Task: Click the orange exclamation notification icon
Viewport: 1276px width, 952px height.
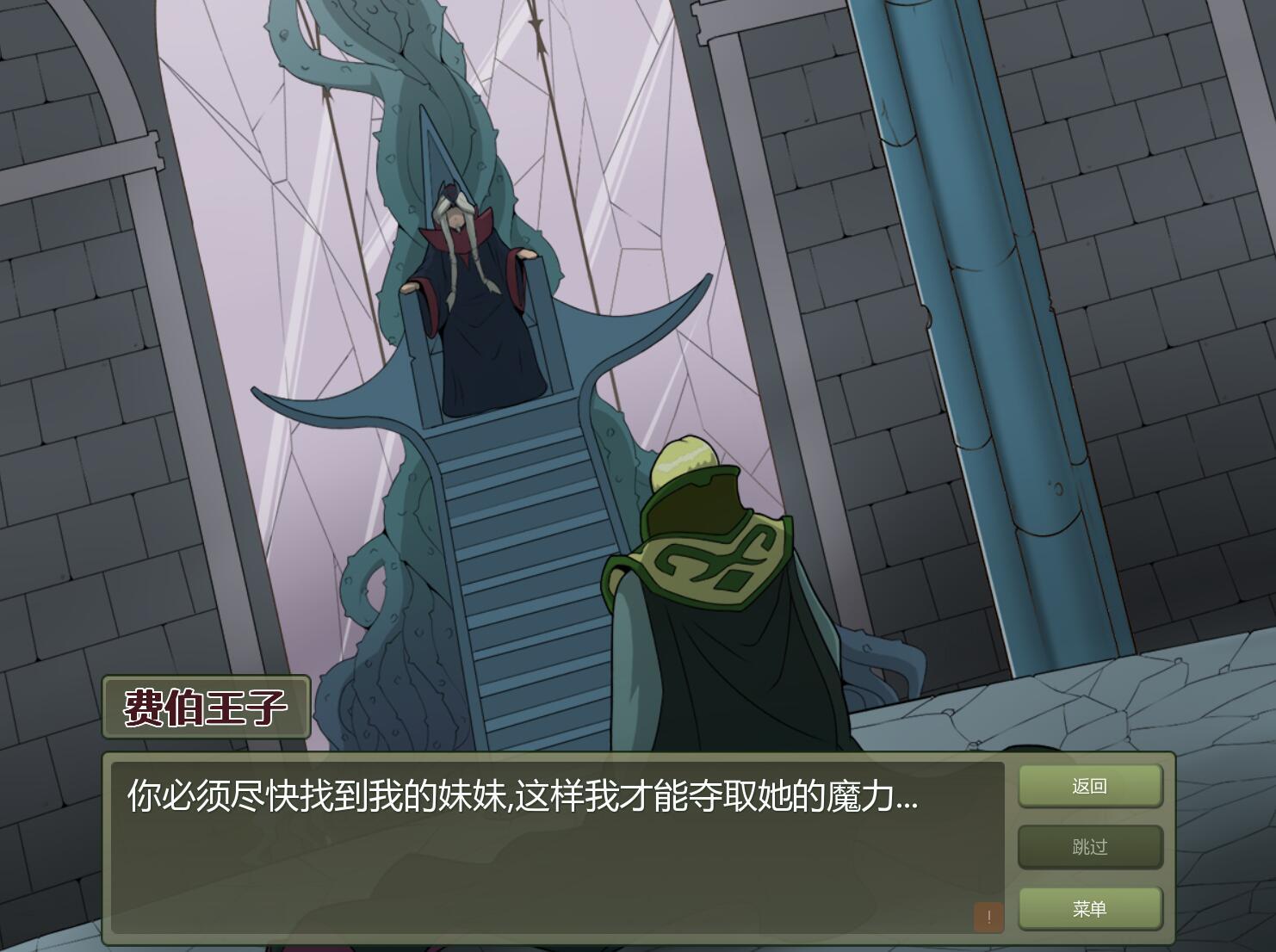Action: click(989, 917)
